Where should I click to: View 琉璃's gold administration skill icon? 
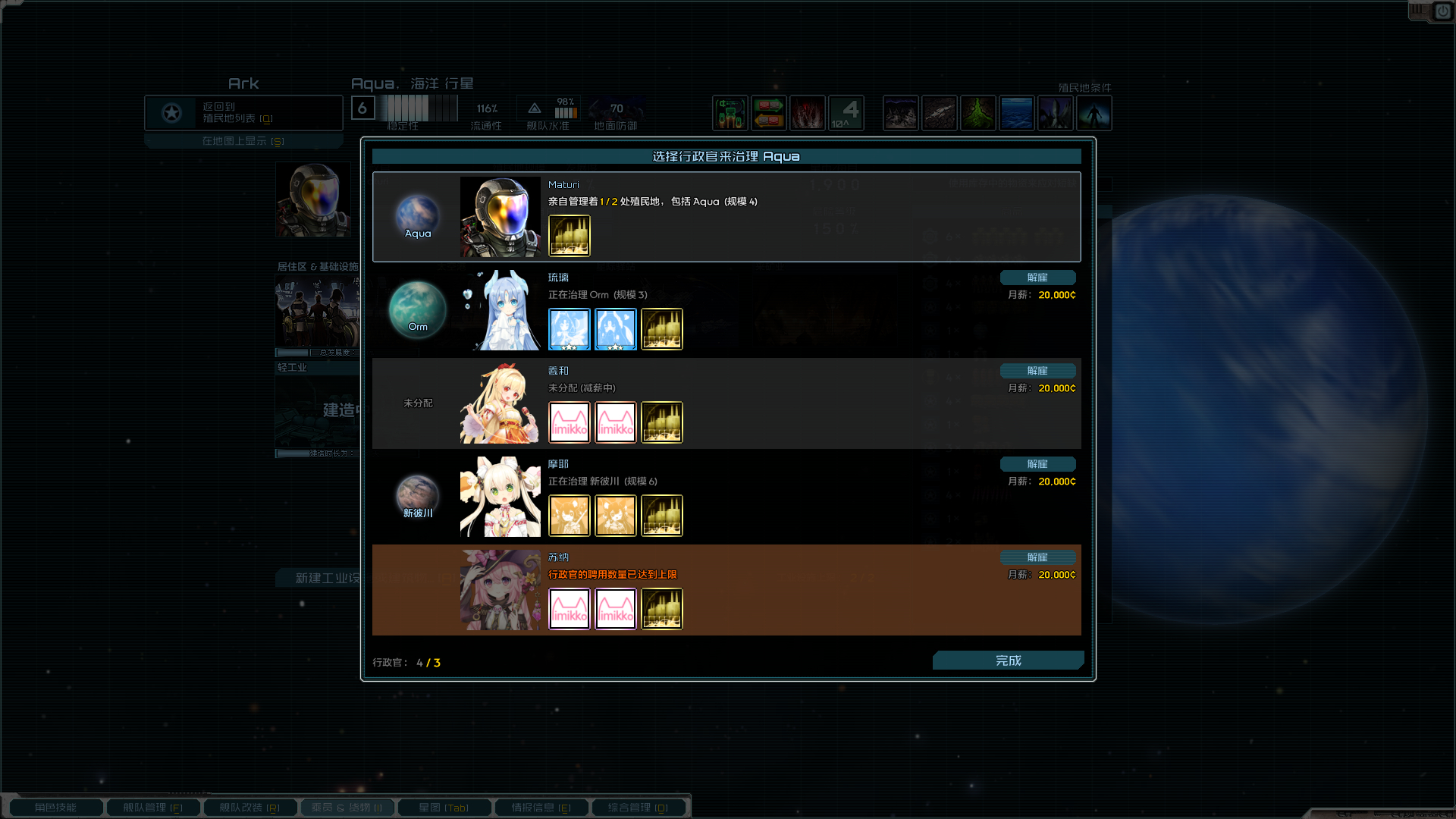(661, 328)
